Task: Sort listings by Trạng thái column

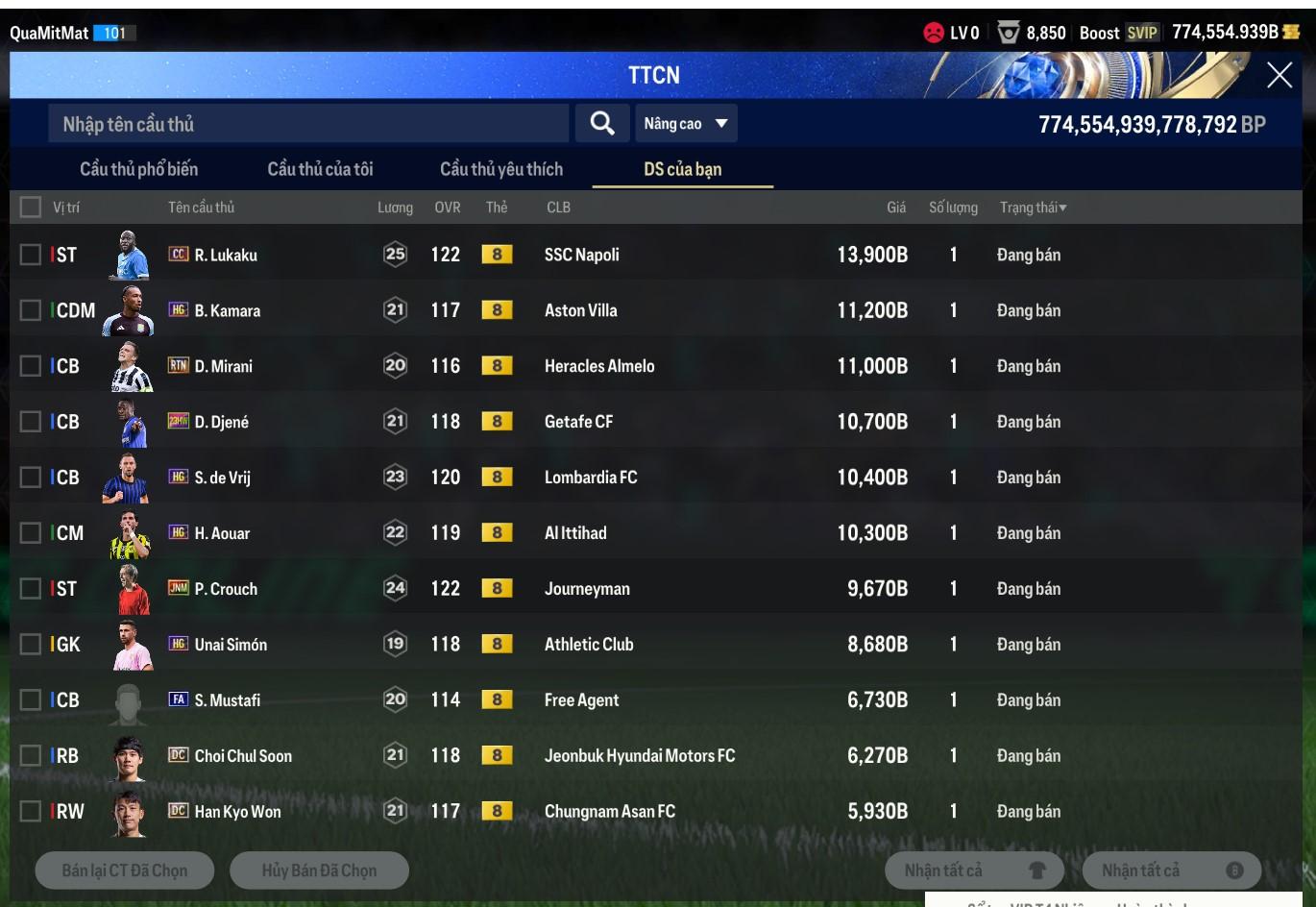Action: click(1033, 208)
